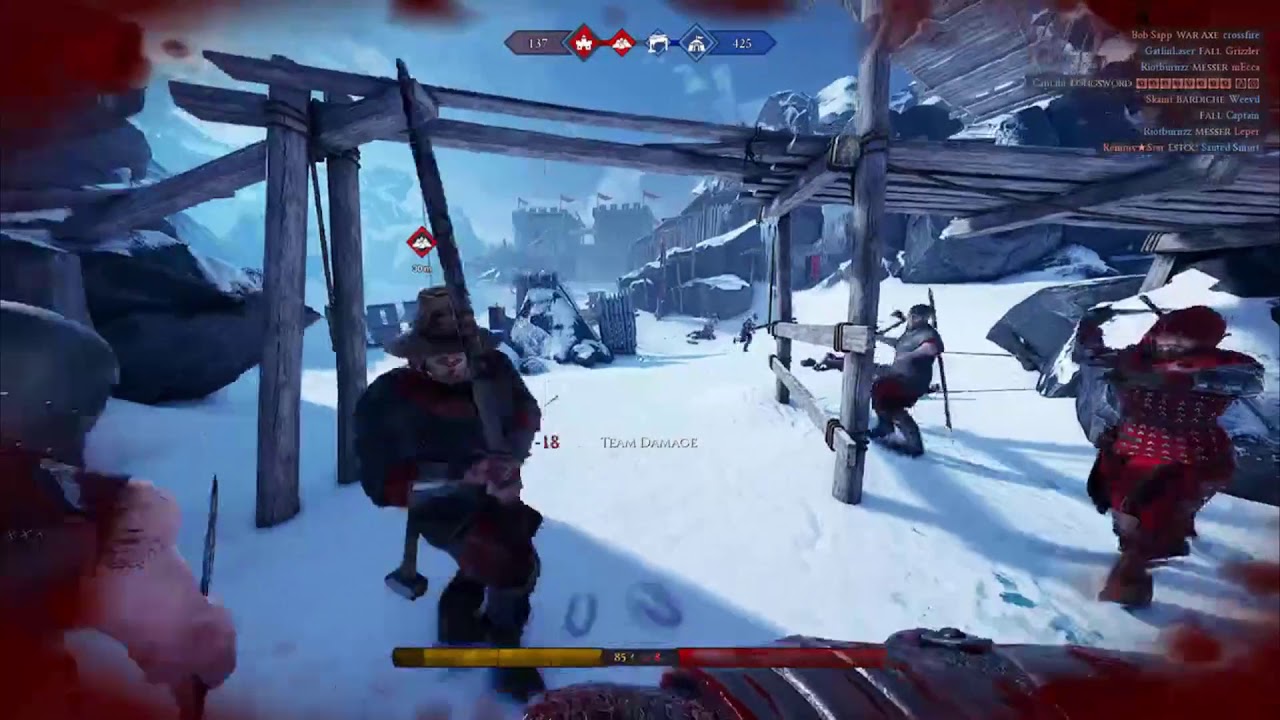Viewport: 1280px width, 720px height.
Task: Select the Bob Sapp WAR AXE killfeed row
Action: [x=1195, y=35]
